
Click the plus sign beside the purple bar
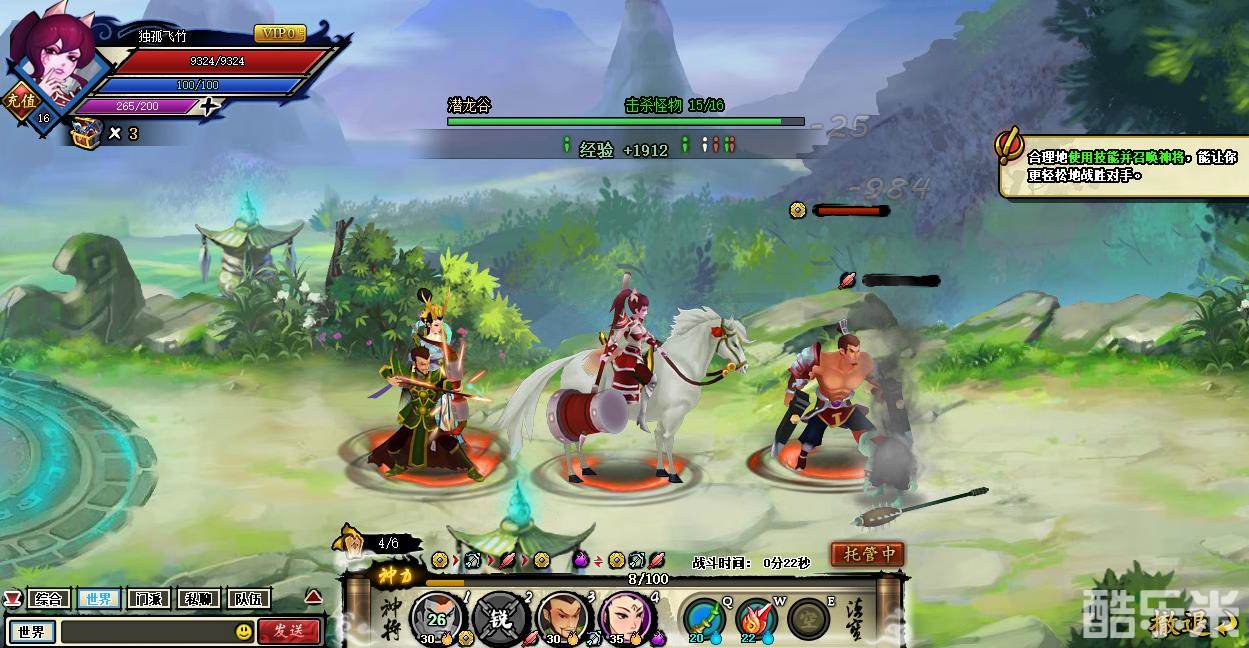208,107
